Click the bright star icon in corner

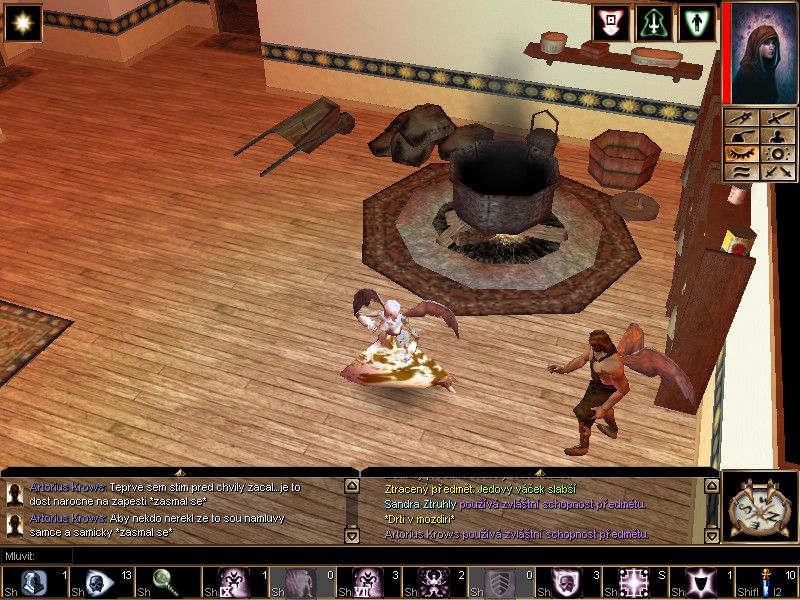pyautogui.click(x=22, y=22)
